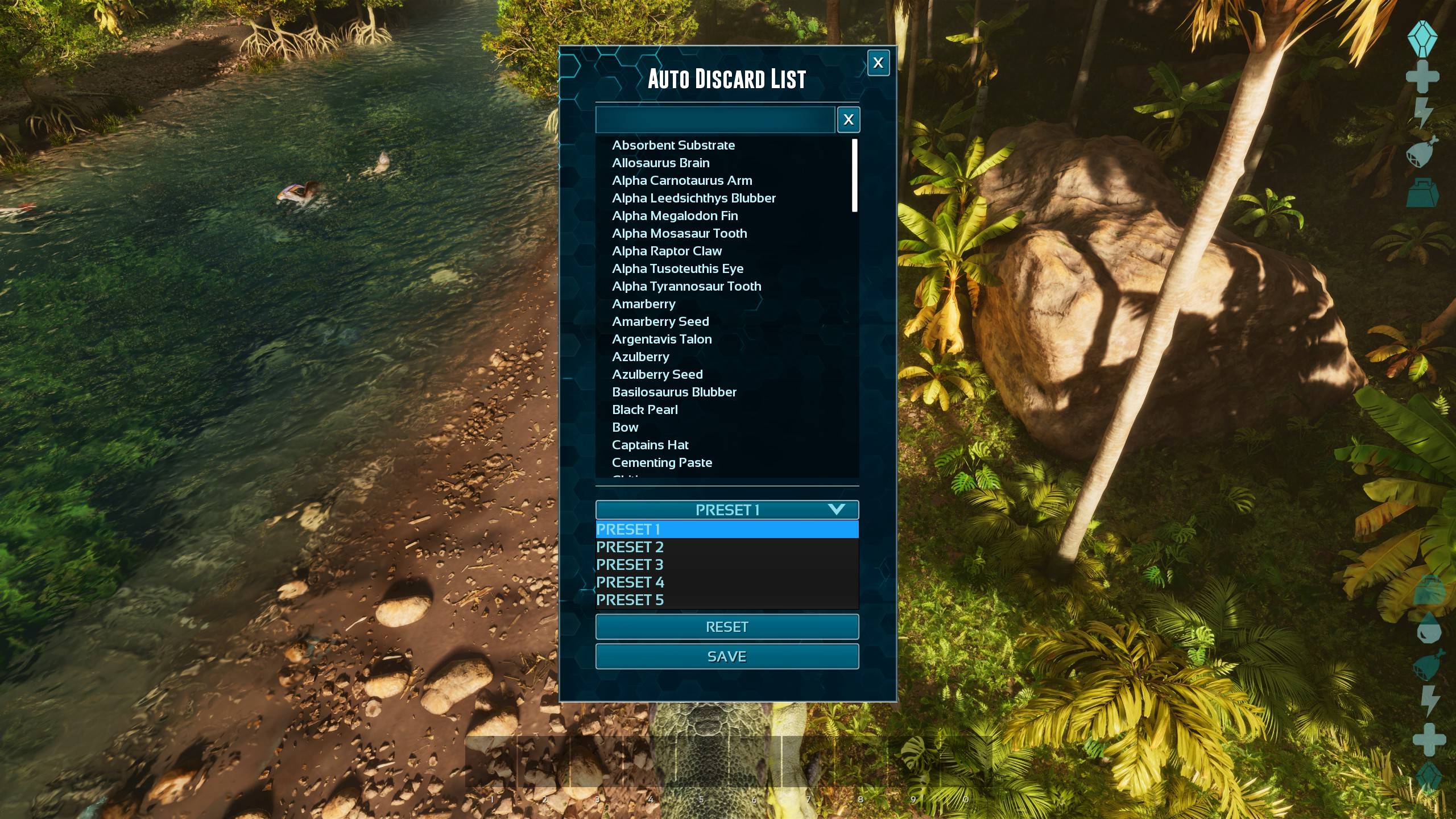Select Cementing Paste from the list

[662, 462]
